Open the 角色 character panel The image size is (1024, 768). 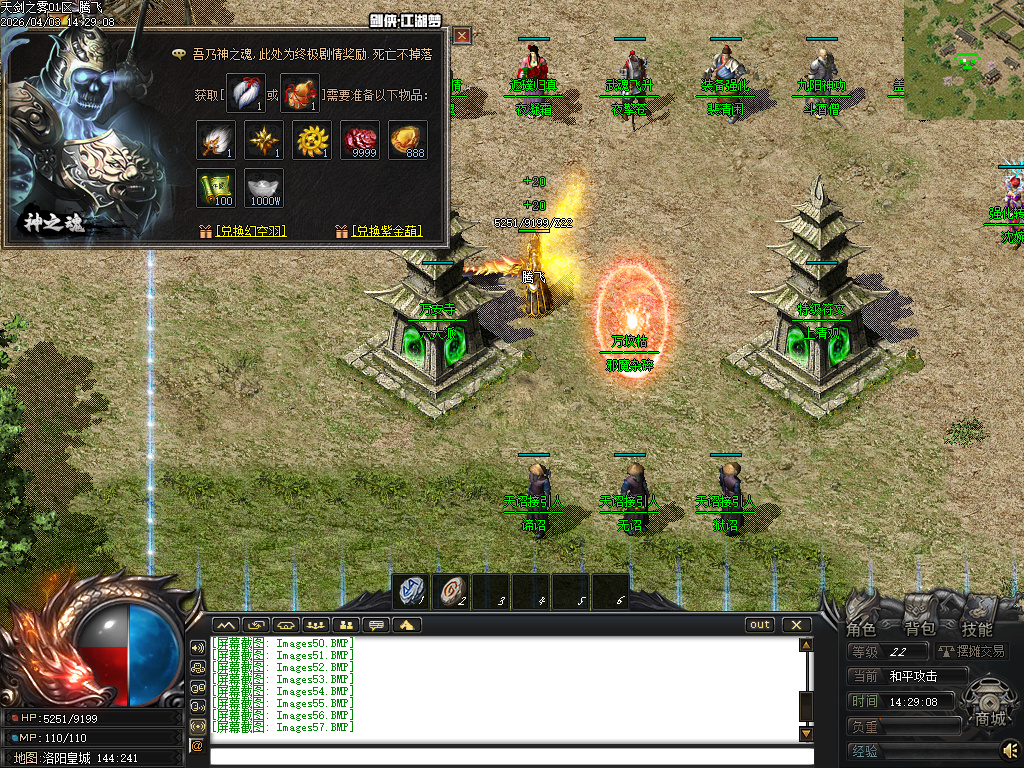[x=861, y=629]
